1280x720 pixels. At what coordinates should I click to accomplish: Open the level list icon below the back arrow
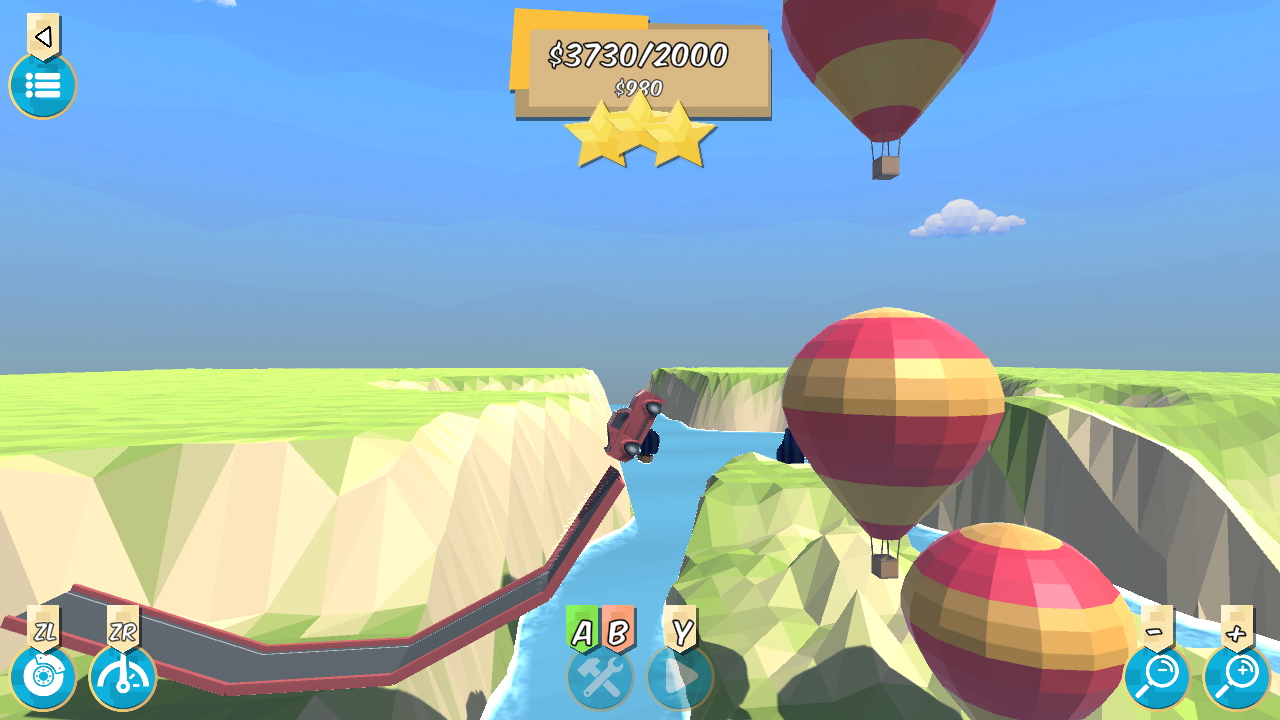[x=42, y=86]
